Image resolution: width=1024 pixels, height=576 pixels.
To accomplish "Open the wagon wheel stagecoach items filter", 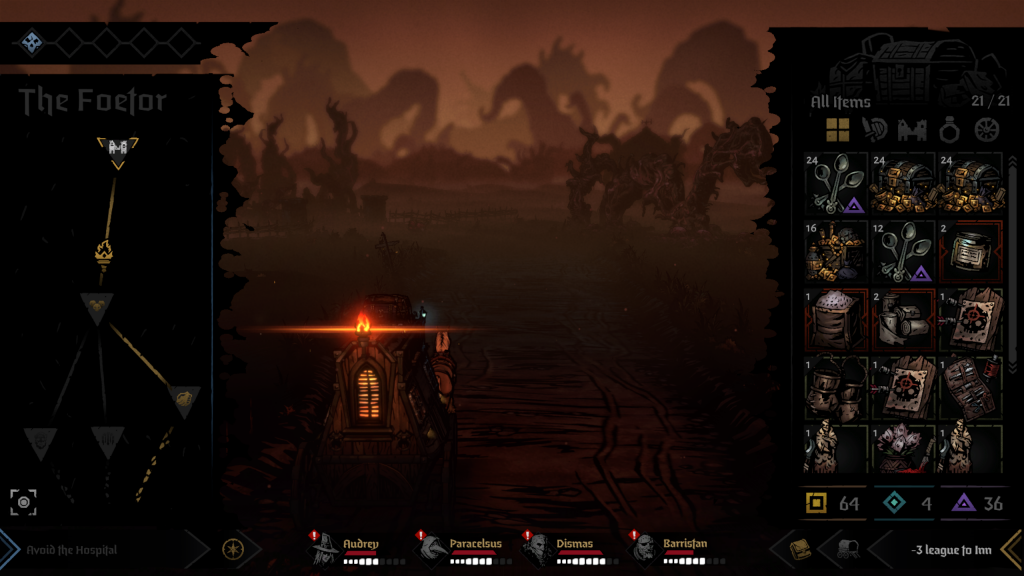I will point(986,129).
